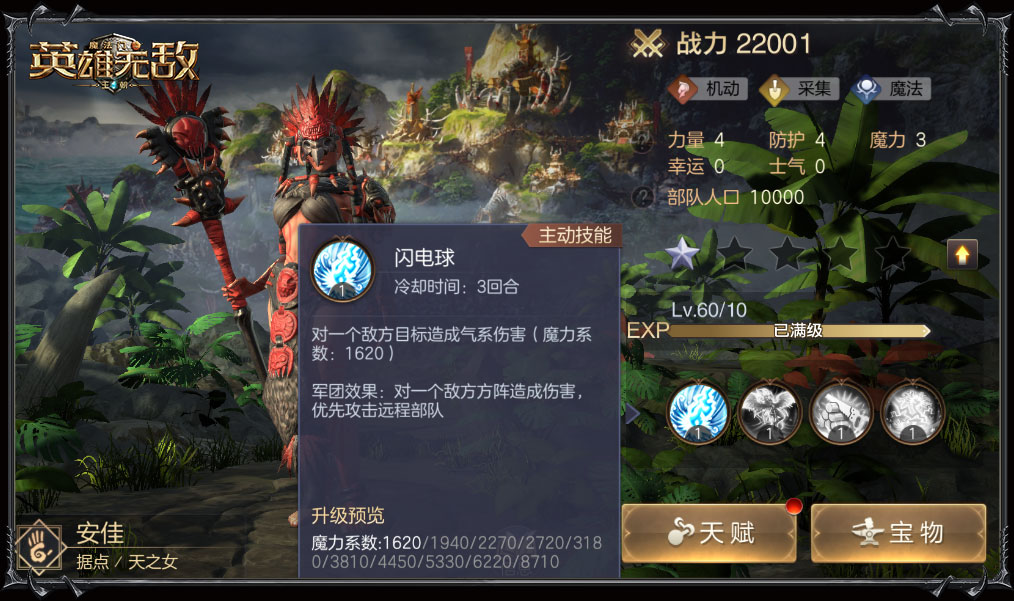Click the 机动 mobility tag

click(708, 89)
